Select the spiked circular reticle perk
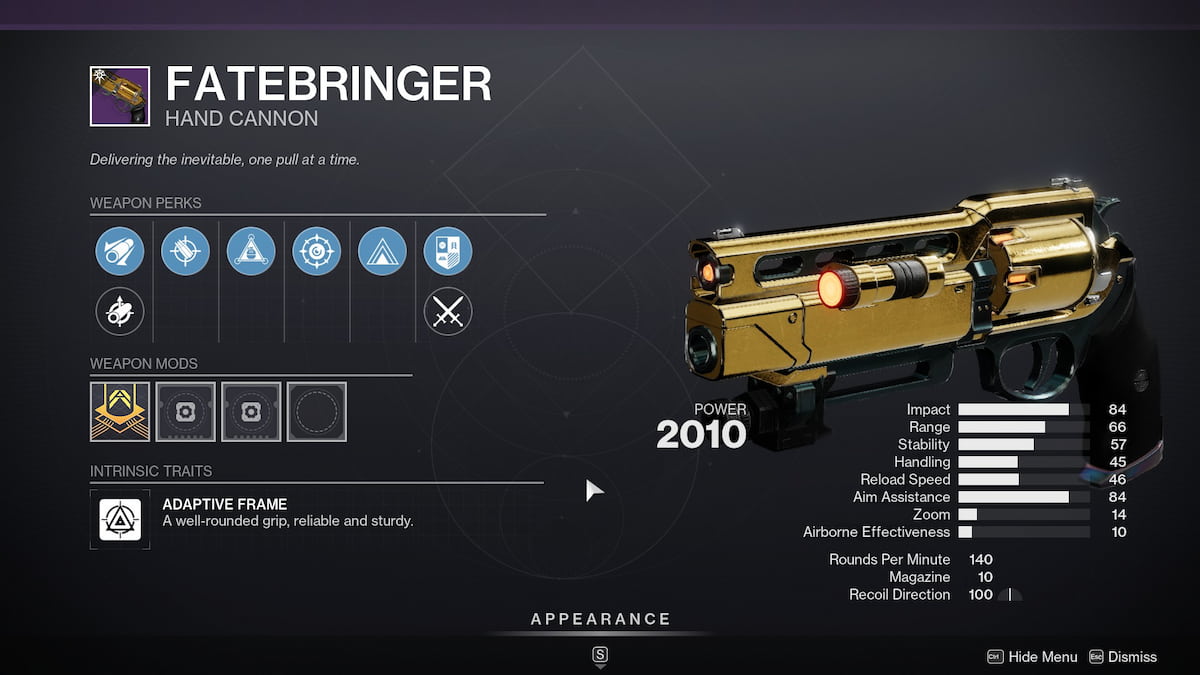 click(316, 250)
